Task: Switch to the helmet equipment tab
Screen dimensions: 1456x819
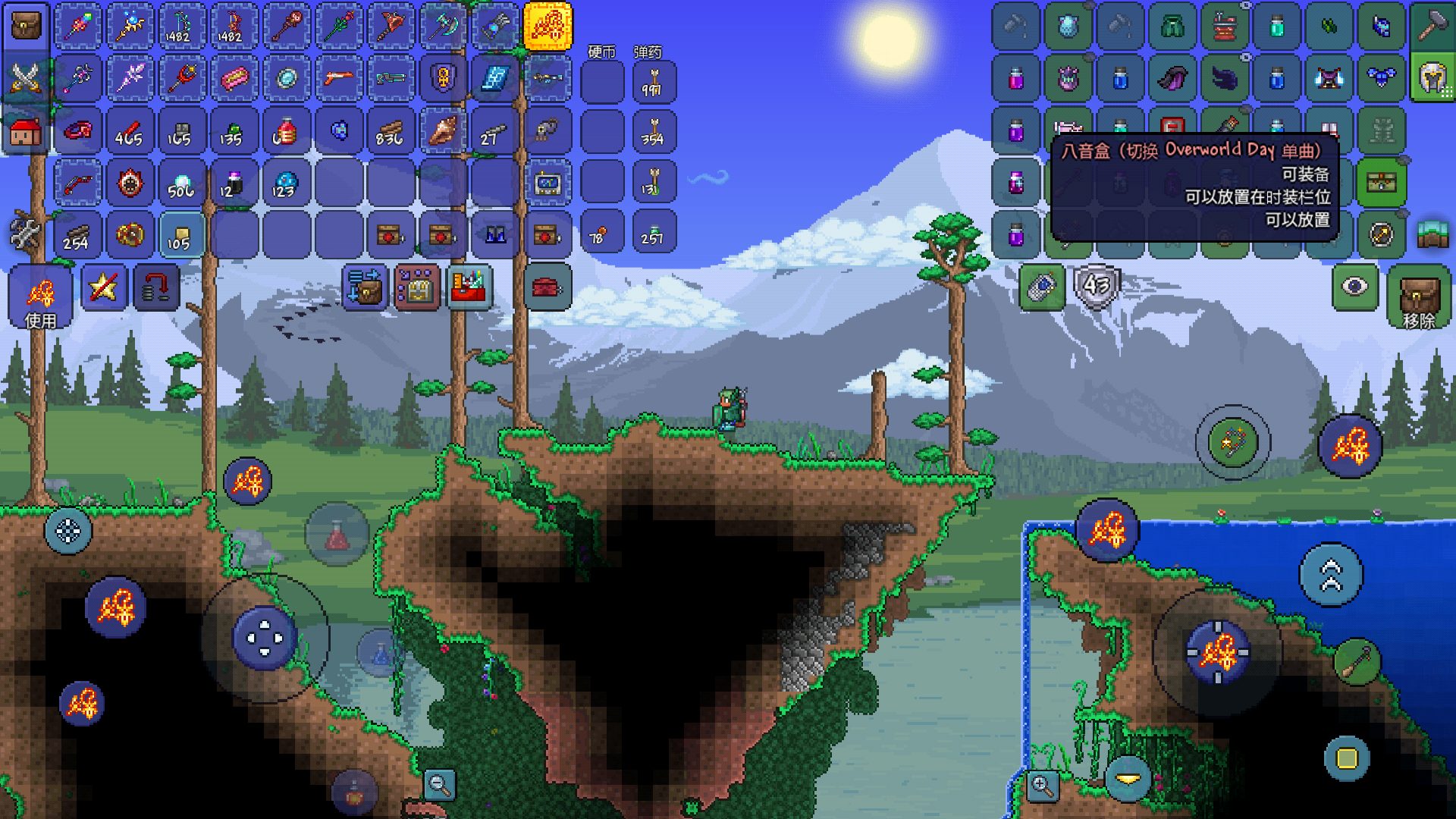Action: [1432, 78]
